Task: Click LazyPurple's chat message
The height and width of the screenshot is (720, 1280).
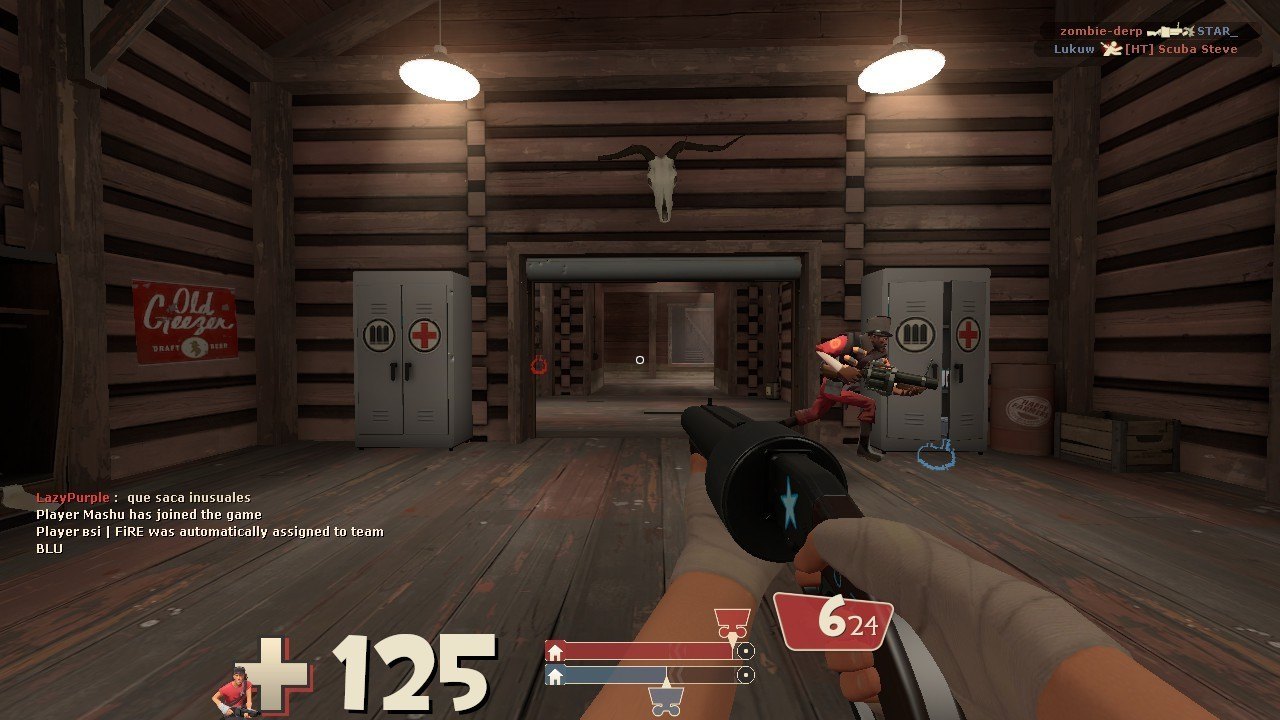Action: [143, 497]
